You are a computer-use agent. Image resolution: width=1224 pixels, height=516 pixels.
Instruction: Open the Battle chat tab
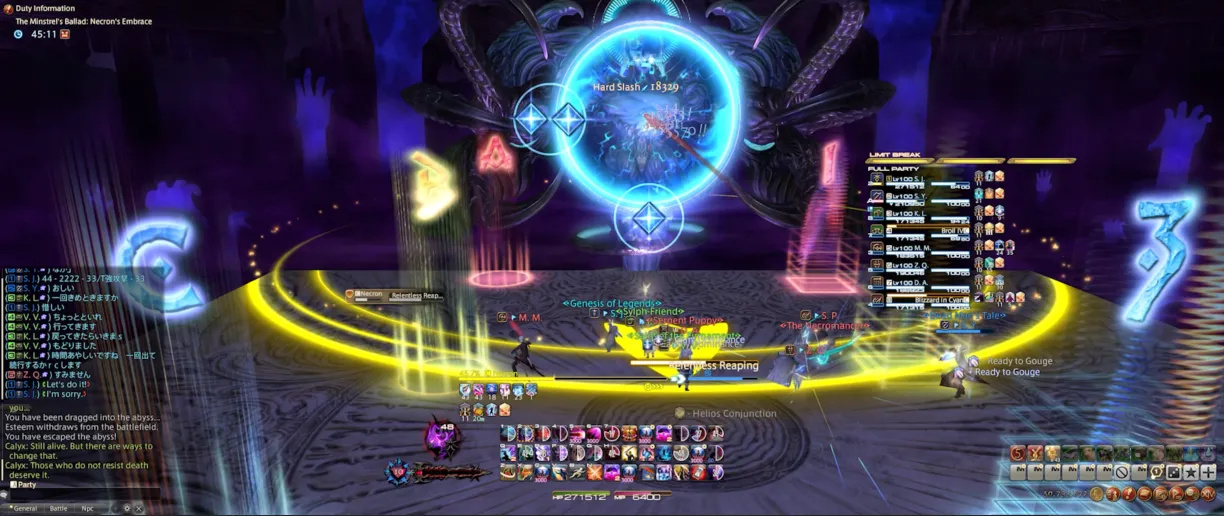point(59,508)
